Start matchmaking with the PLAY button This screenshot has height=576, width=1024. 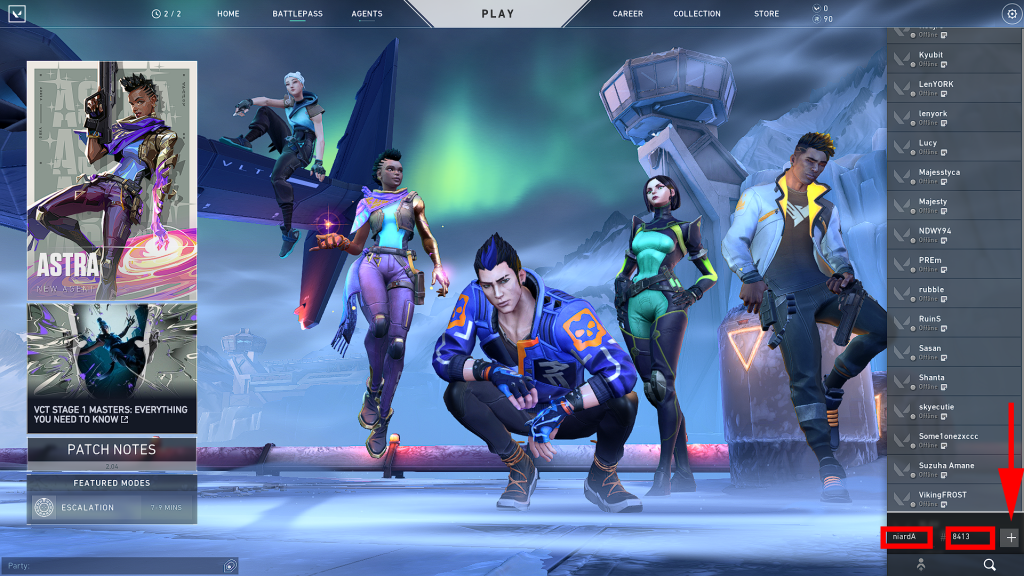coord(497,14)
